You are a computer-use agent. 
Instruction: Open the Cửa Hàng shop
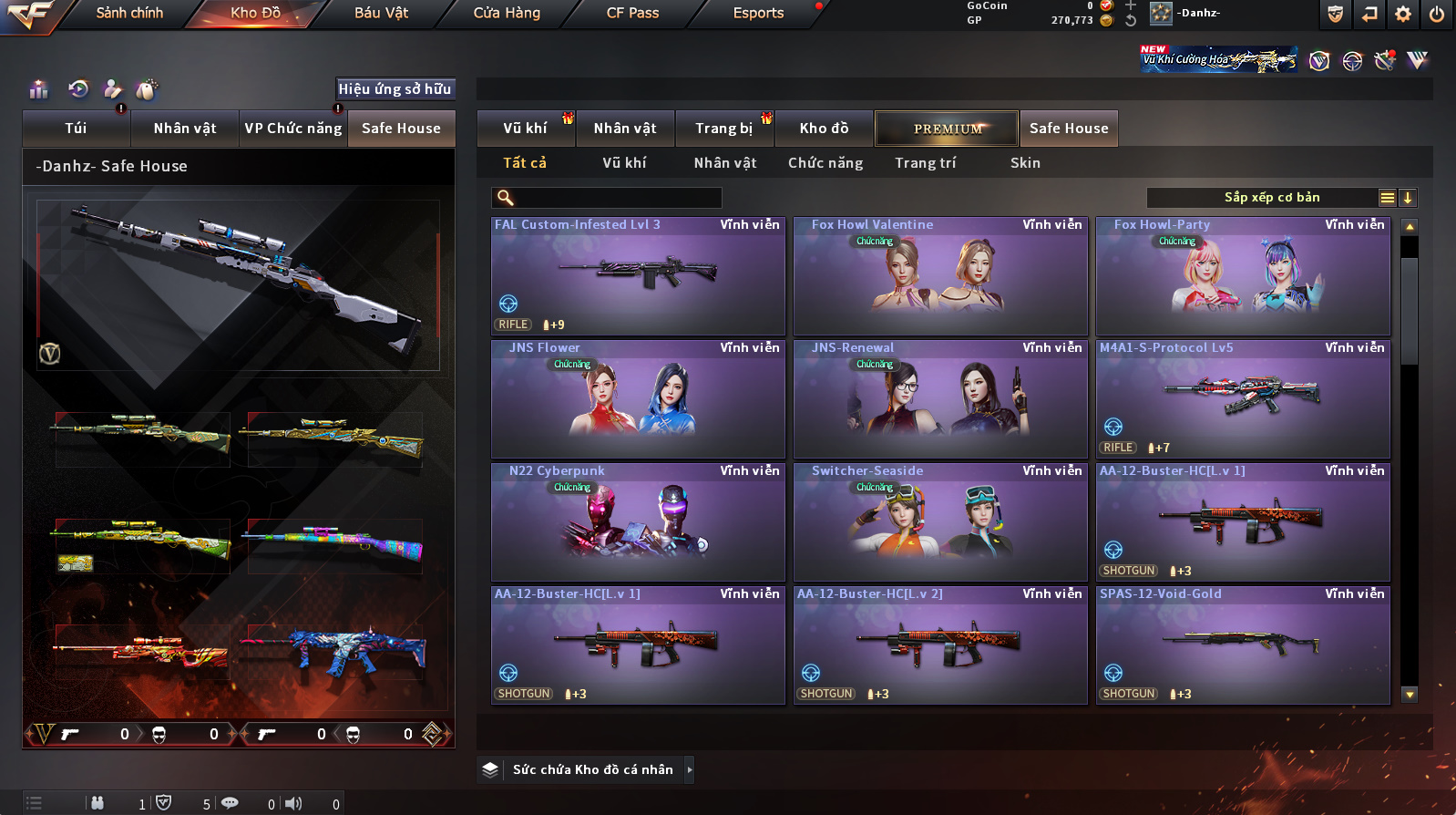pyautogui.click(x=507, y=13)
